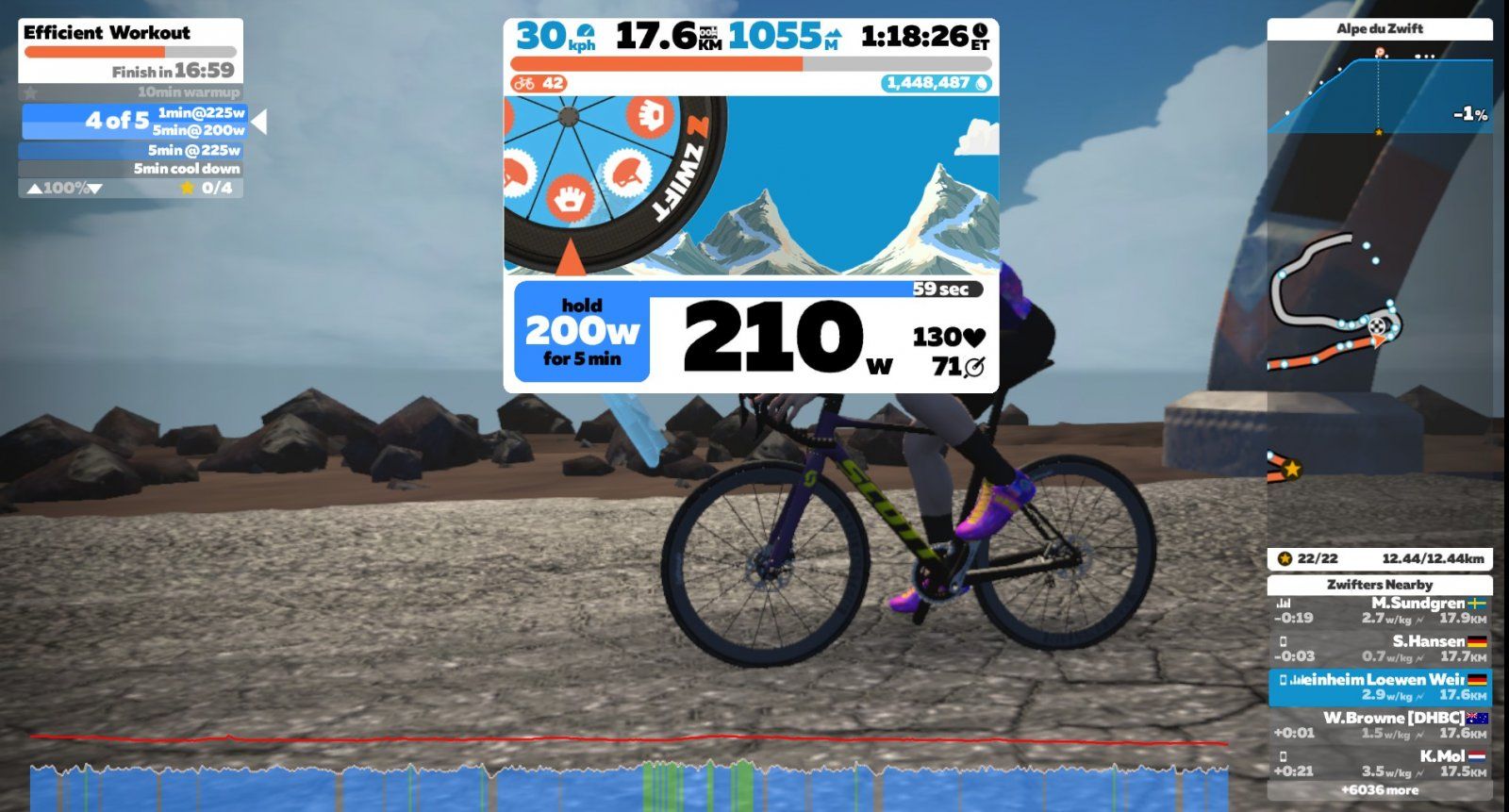Click the 5min@225w workout block
Viewport: 1509px width, 812px height.
coord(130,150)
